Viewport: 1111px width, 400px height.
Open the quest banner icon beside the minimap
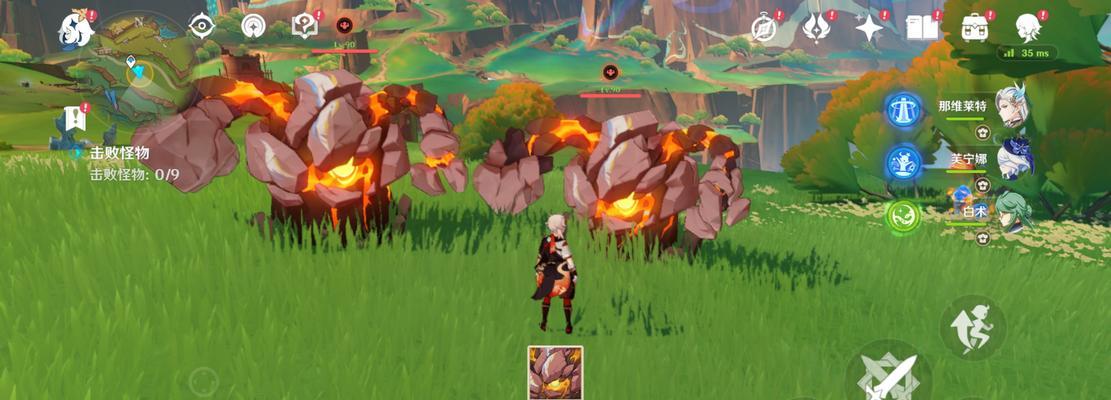coord(75,118)
